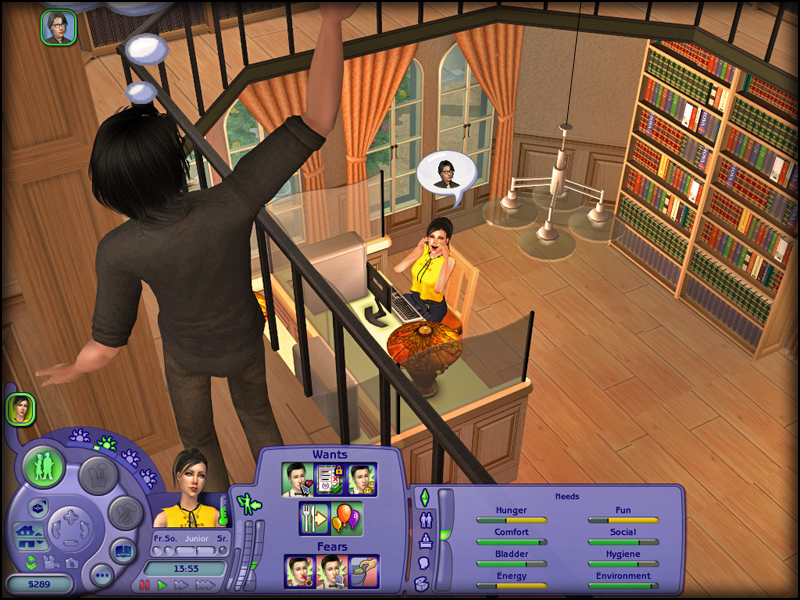Open the story mode book button
This screenshot has width=800, height=600.
pyautogui.click(x=122, y=550)
